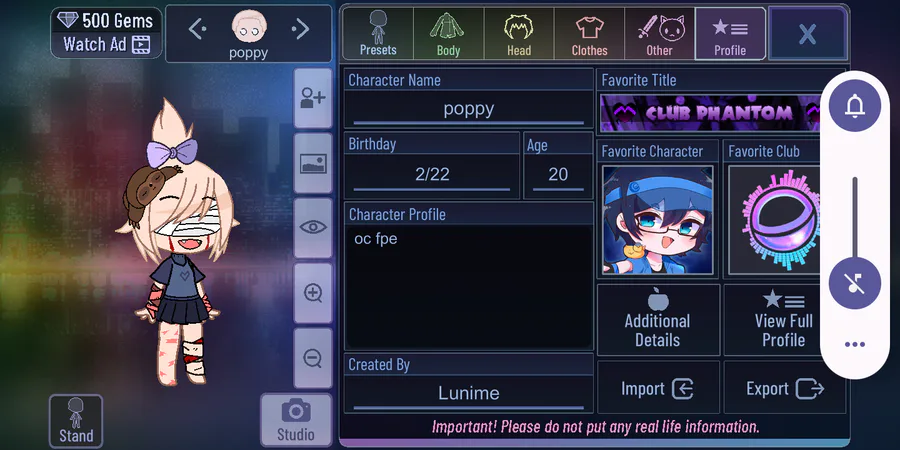Switch to the Clothes tab
Viewport: 900px width, 450px height.
589,33
